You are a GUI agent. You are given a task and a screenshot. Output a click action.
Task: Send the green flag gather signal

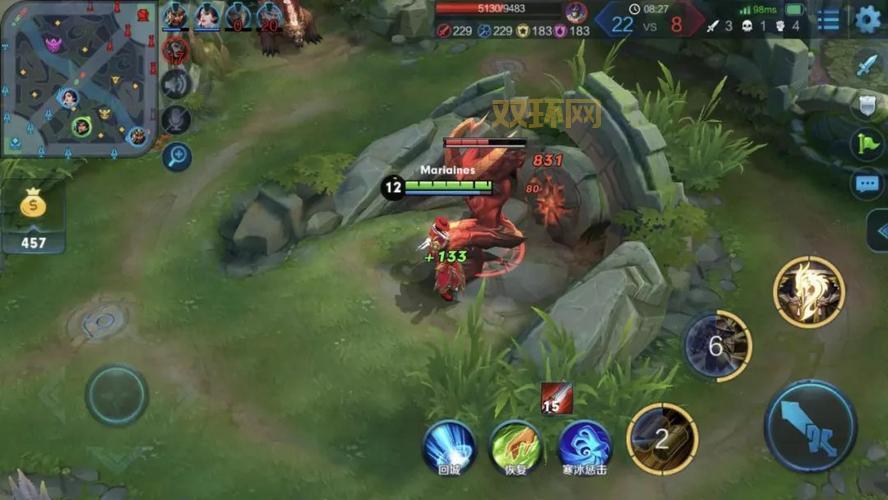pos(866,143)
